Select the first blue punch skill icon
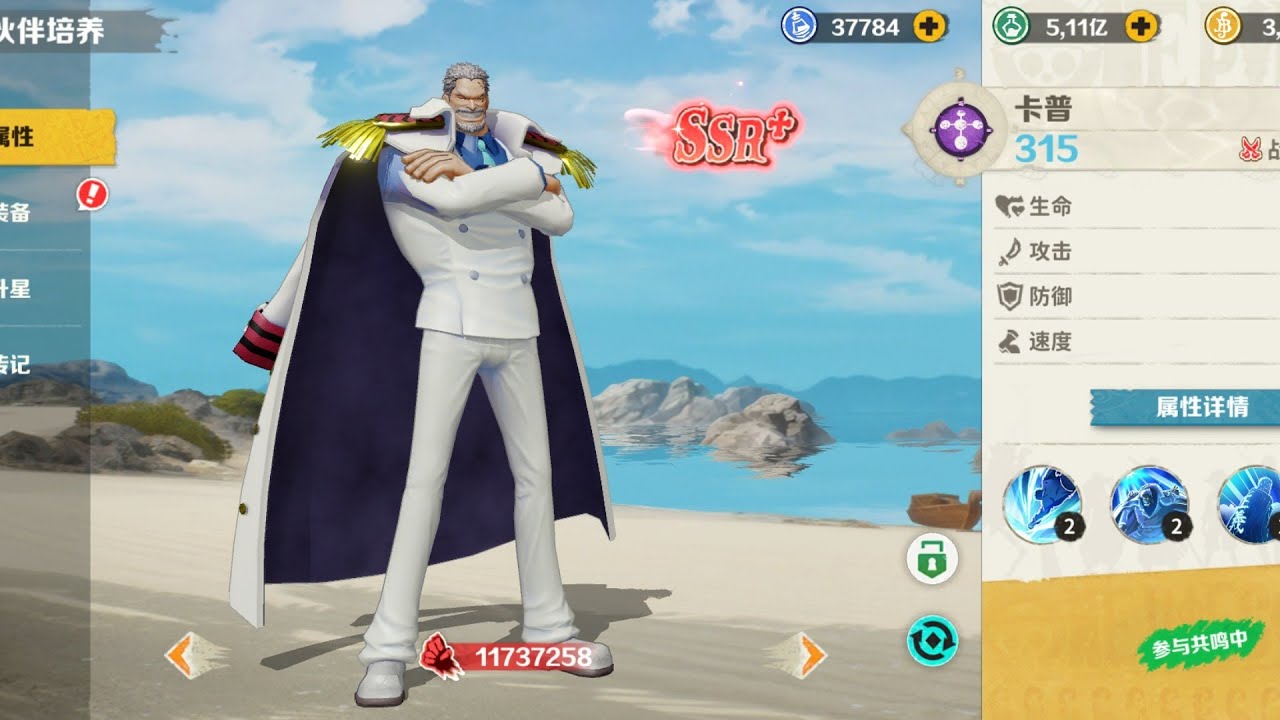Viewport: 1280px width, 720px height. tap(1042, 504)
